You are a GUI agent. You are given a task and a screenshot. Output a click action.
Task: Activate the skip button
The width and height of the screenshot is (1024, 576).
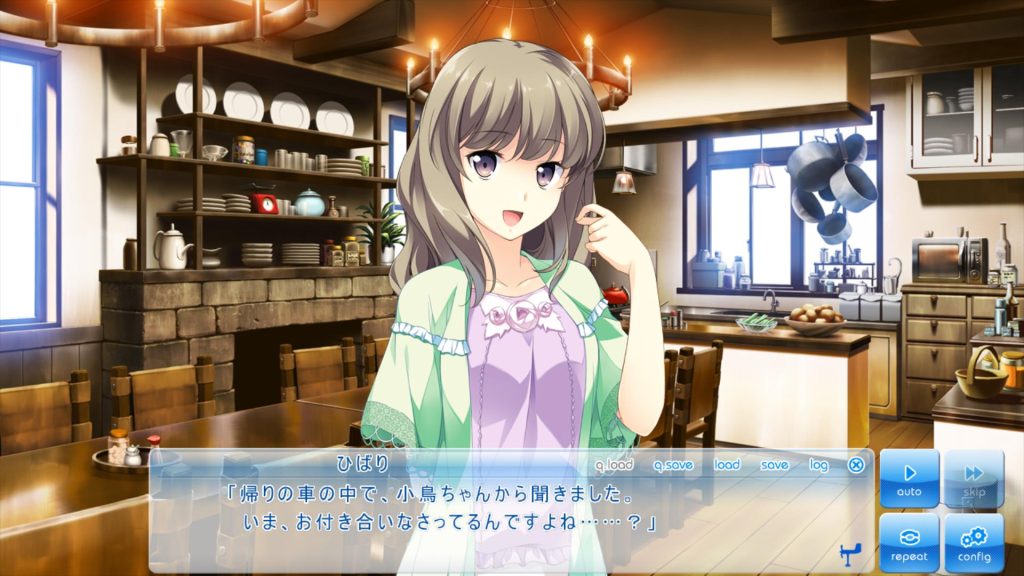pos(973,478)
